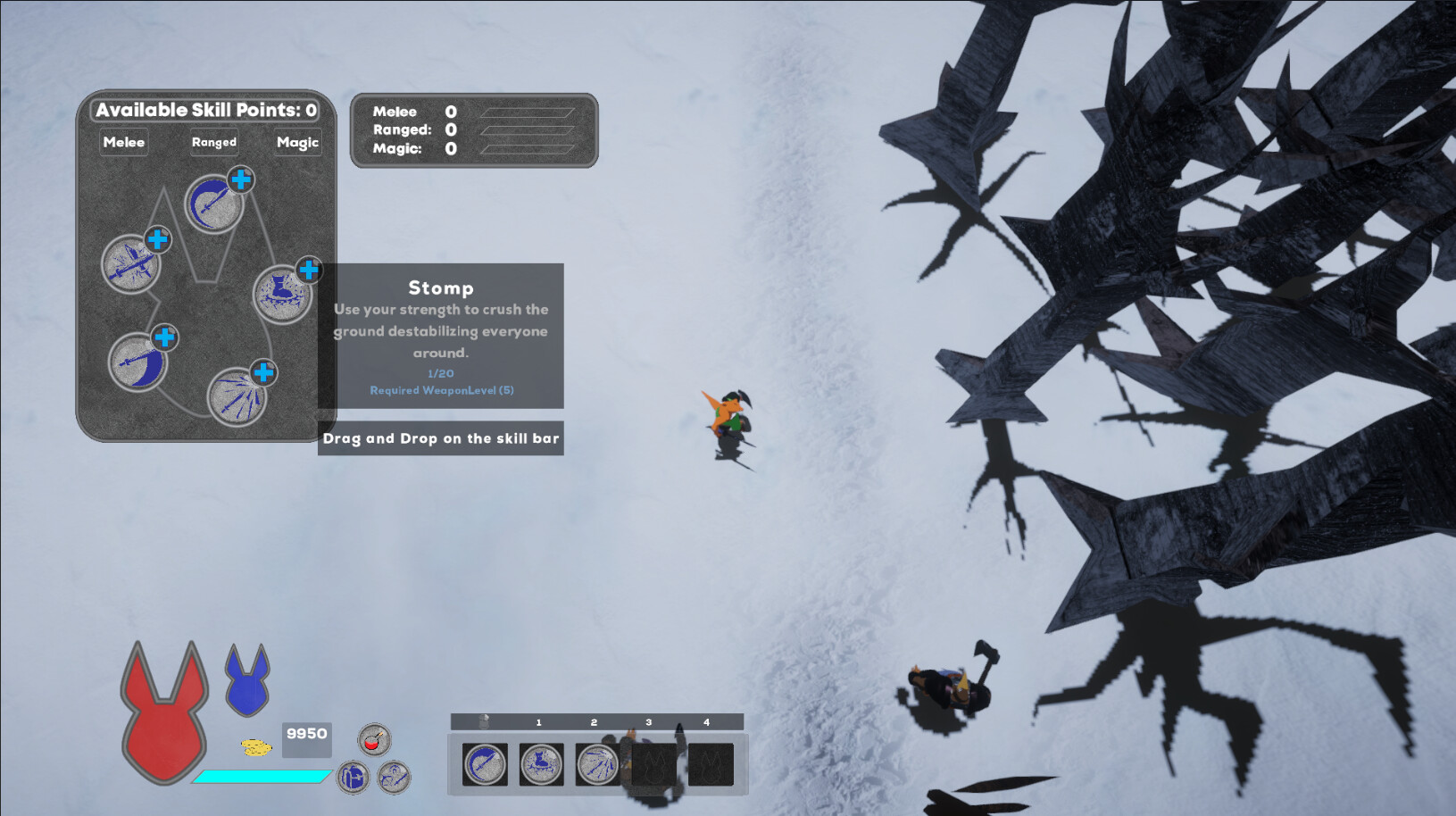
Task: Open the topmost sword slash skill
Action: (x=213, y=203)
